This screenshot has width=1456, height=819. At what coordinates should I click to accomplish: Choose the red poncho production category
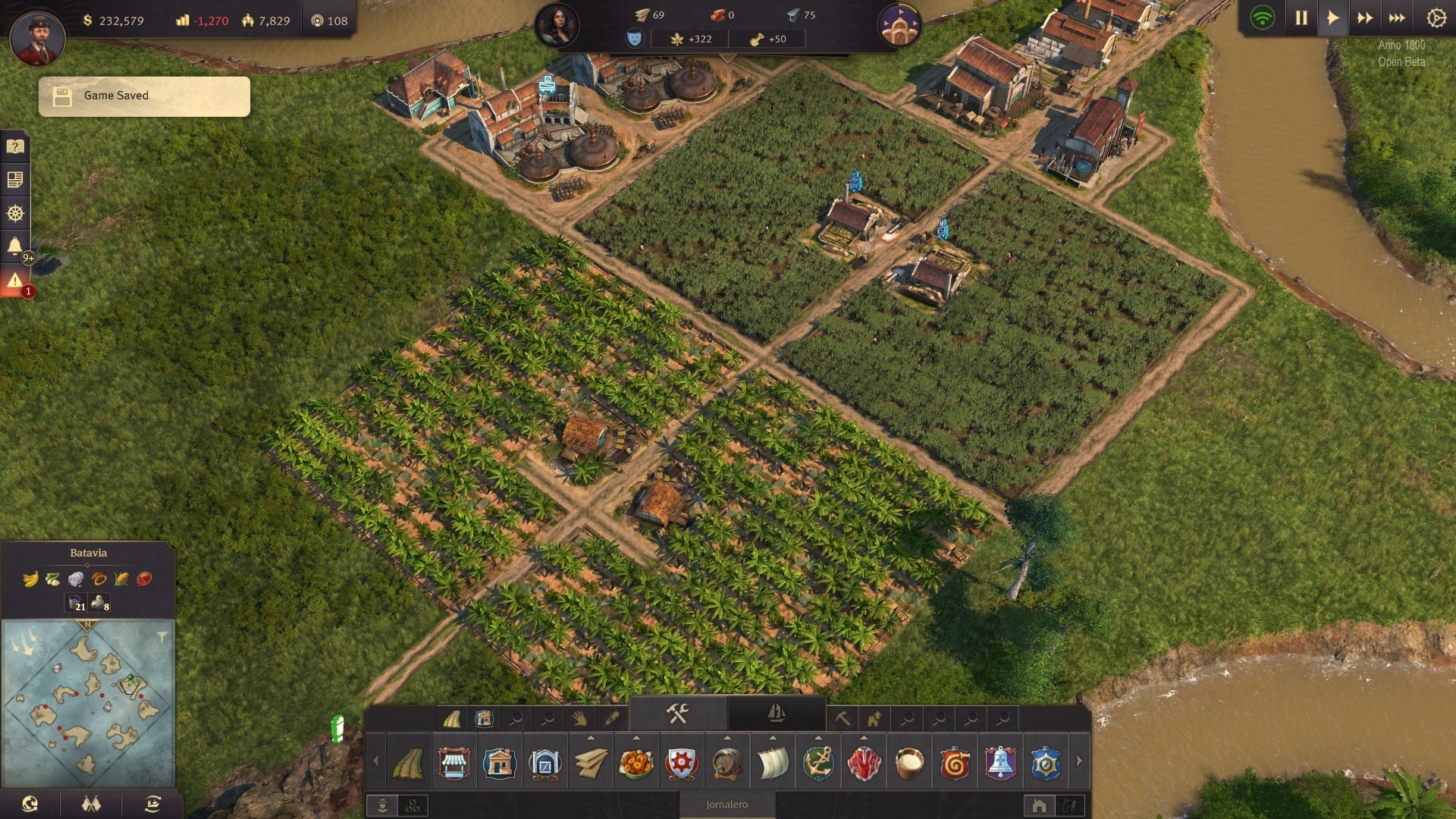pos(864,763)
